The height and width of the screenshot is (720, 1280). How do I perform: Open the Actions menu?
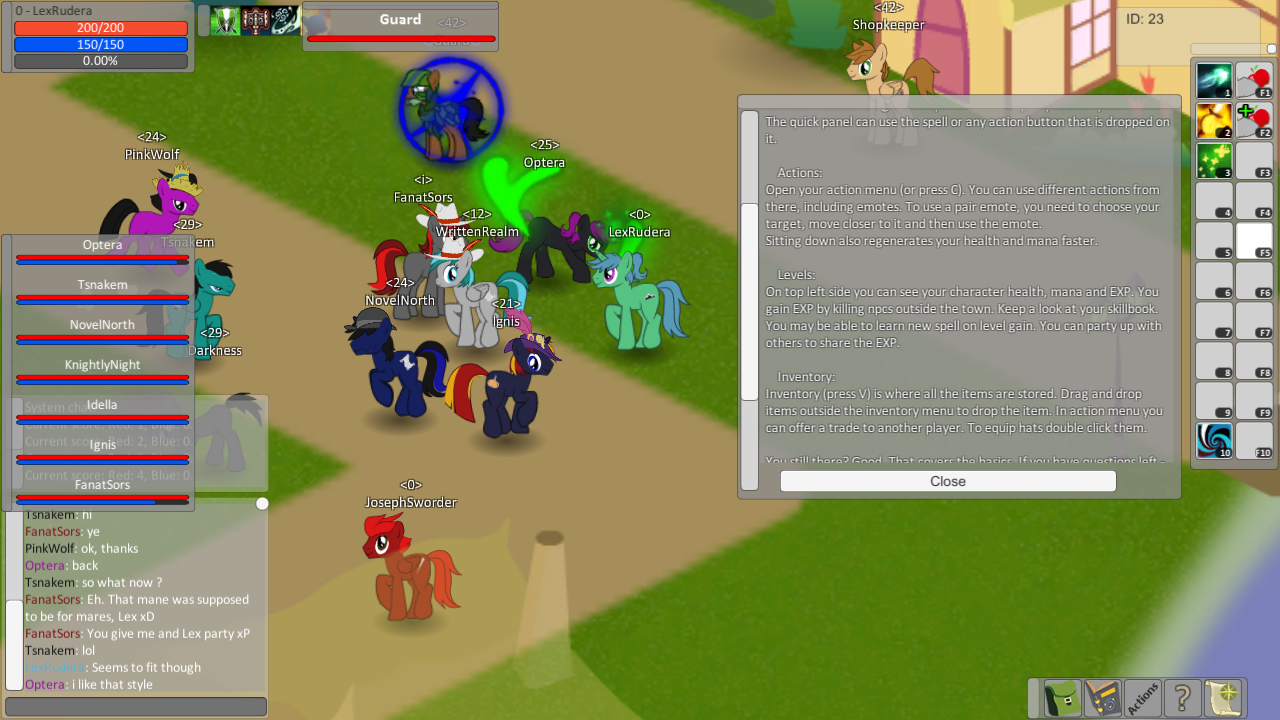1142,698
